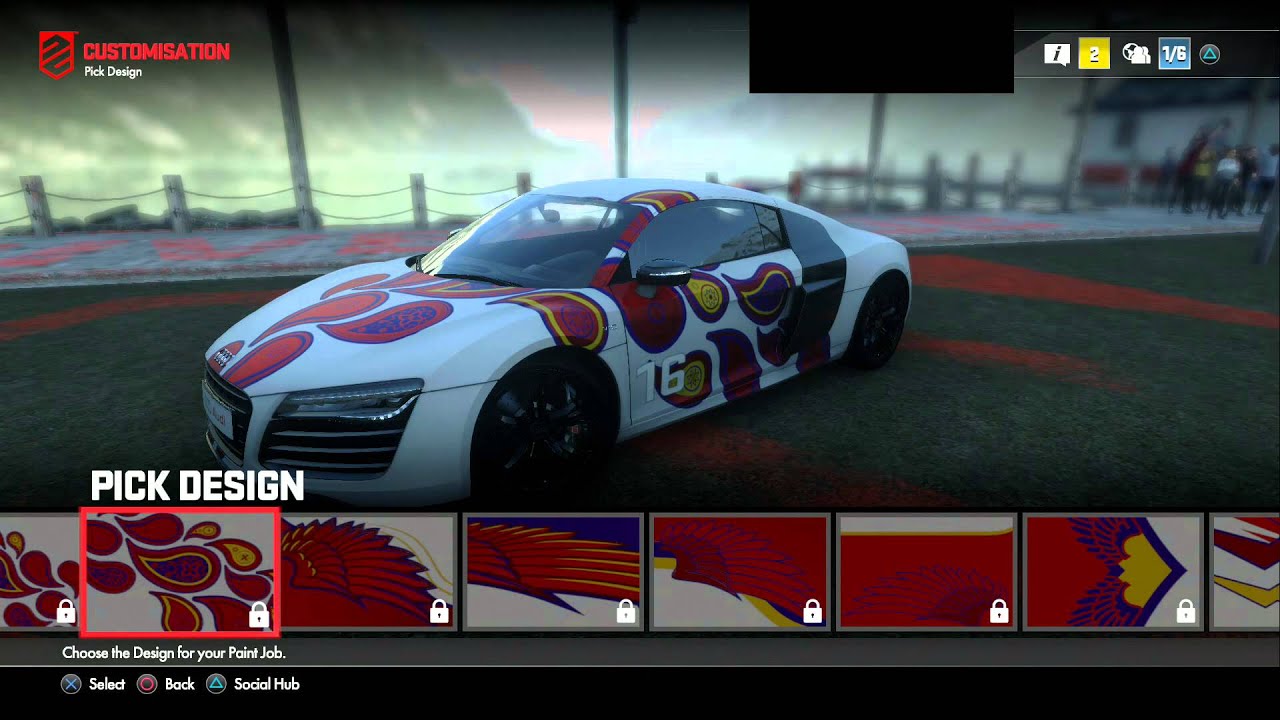Open the white info icon
The width and height of the screenshot is (1280, 720).
(1057, 54)
